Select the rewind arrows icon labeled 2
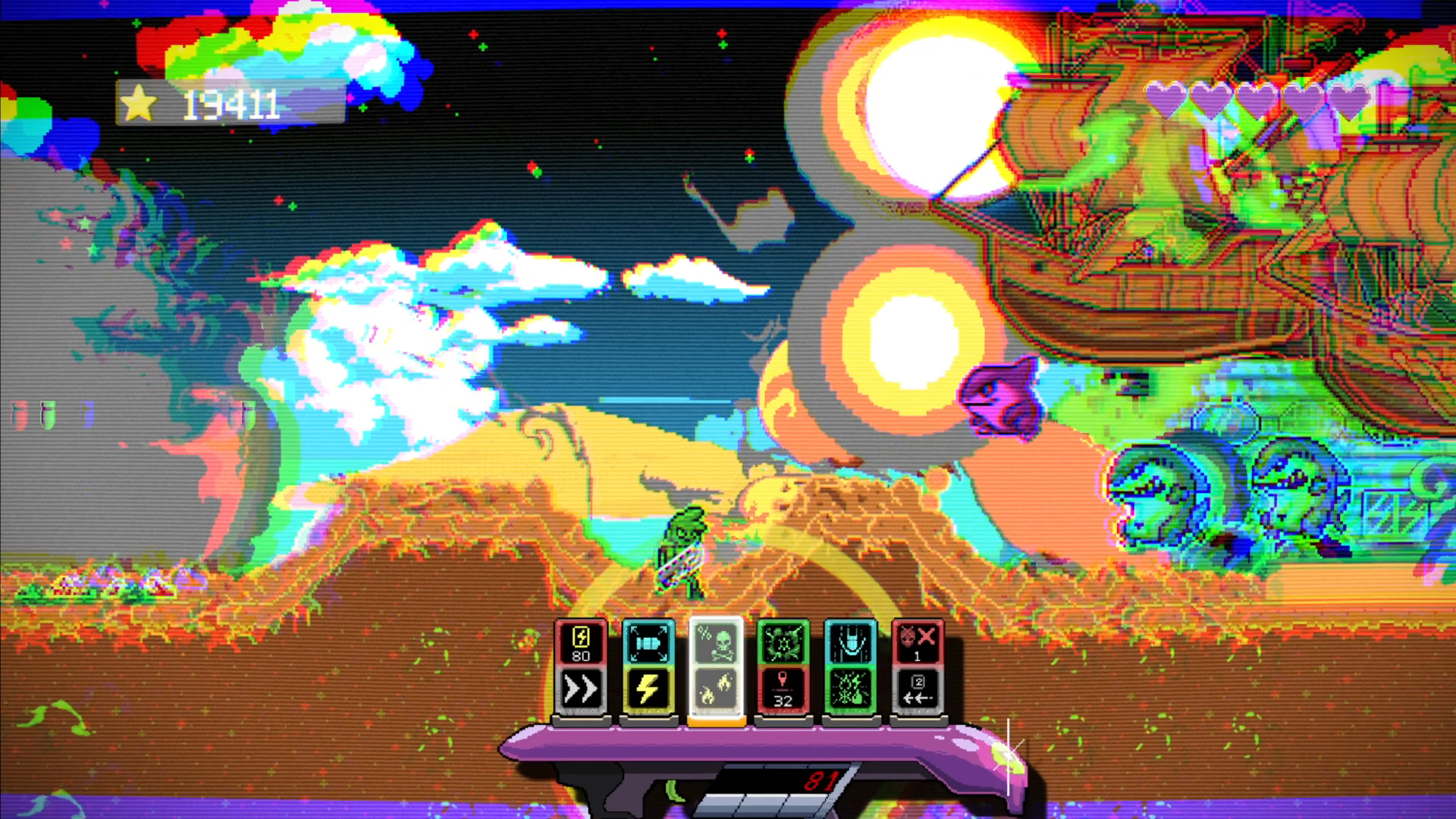This screenshot has height=819, width=1456. tap(917, 692)
